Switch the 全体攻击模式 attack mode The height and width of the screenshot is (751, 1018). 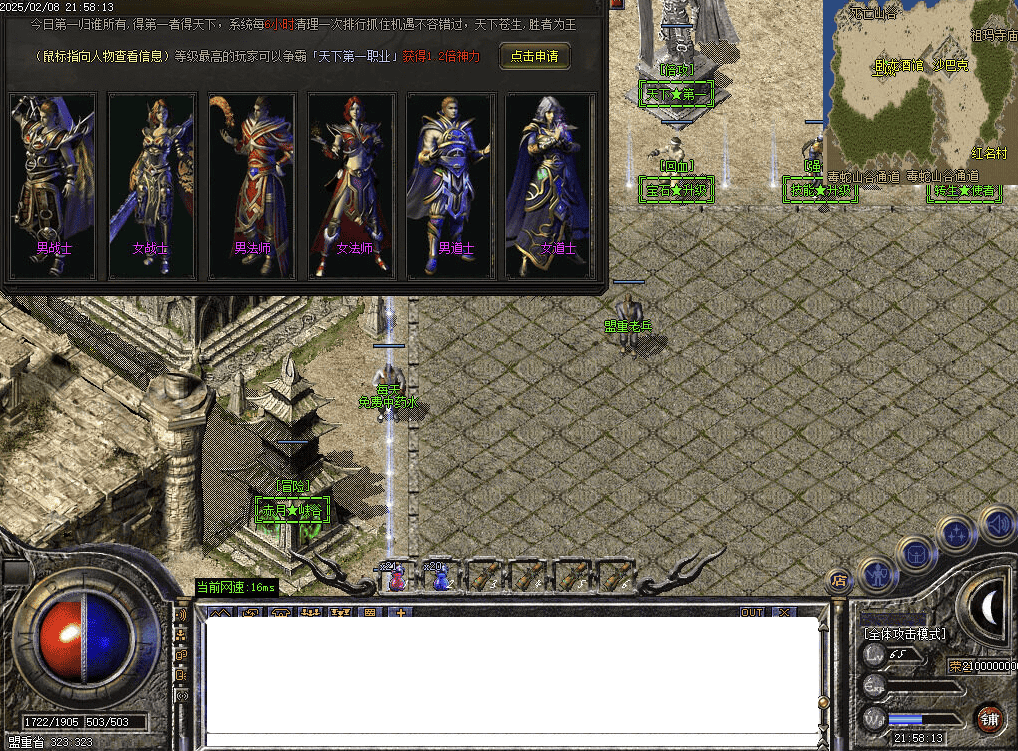coord(904,633)
